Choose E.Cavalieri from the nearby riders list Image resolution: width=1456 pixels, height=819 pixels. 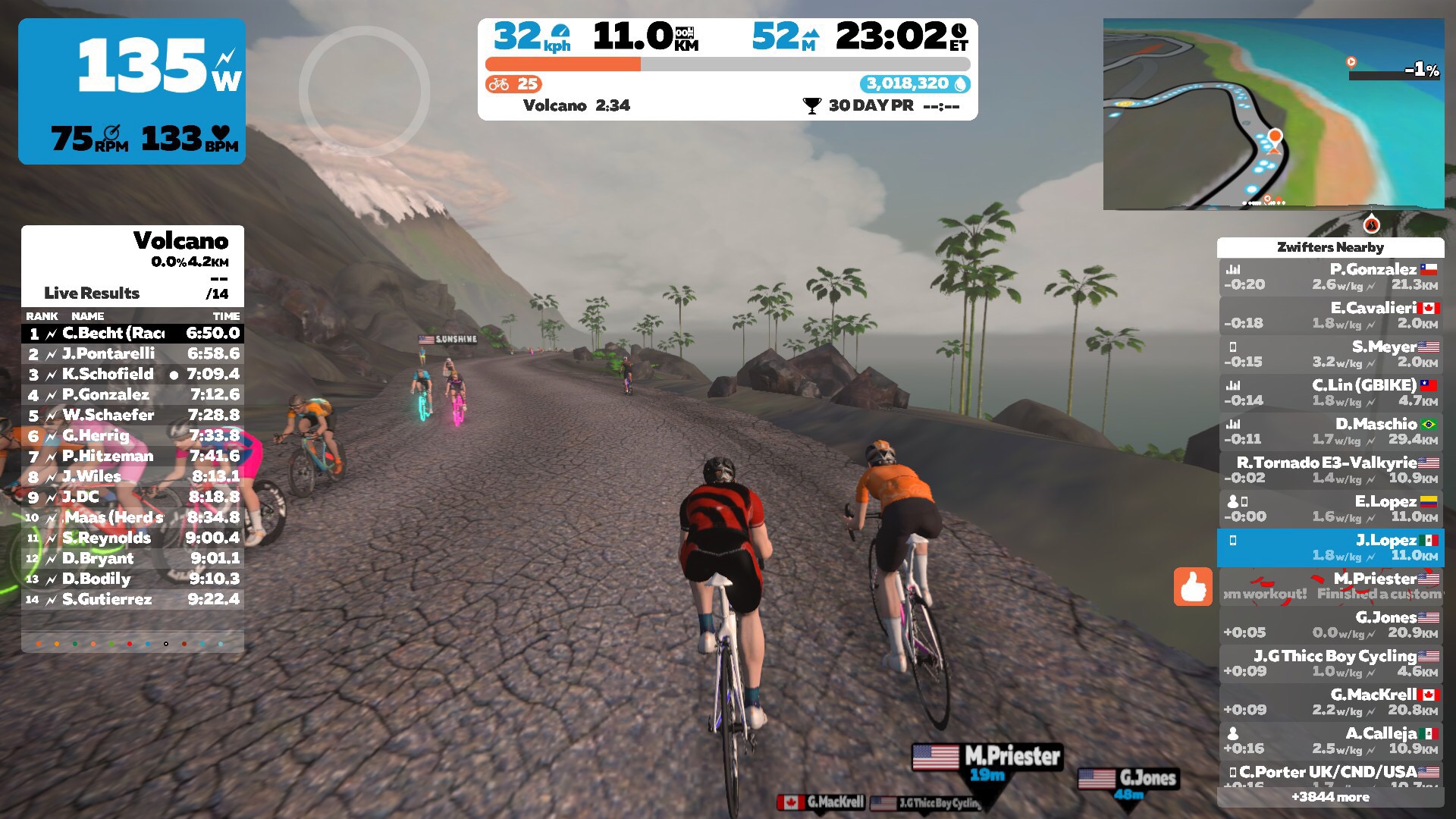pos(1331,315)
